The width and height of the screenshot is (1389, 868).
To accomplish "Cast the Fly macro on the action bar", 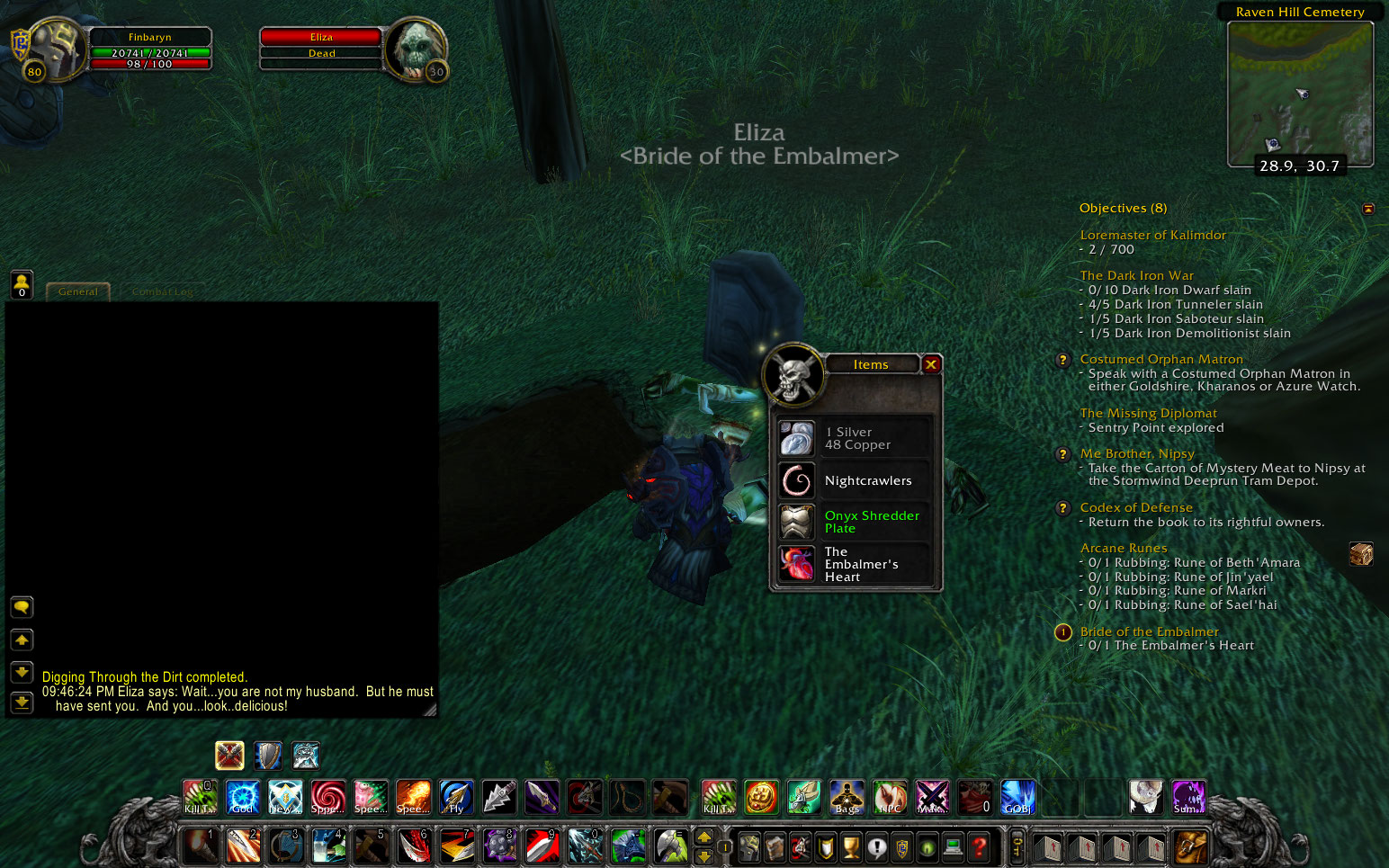I will click(x=455, y=795).
